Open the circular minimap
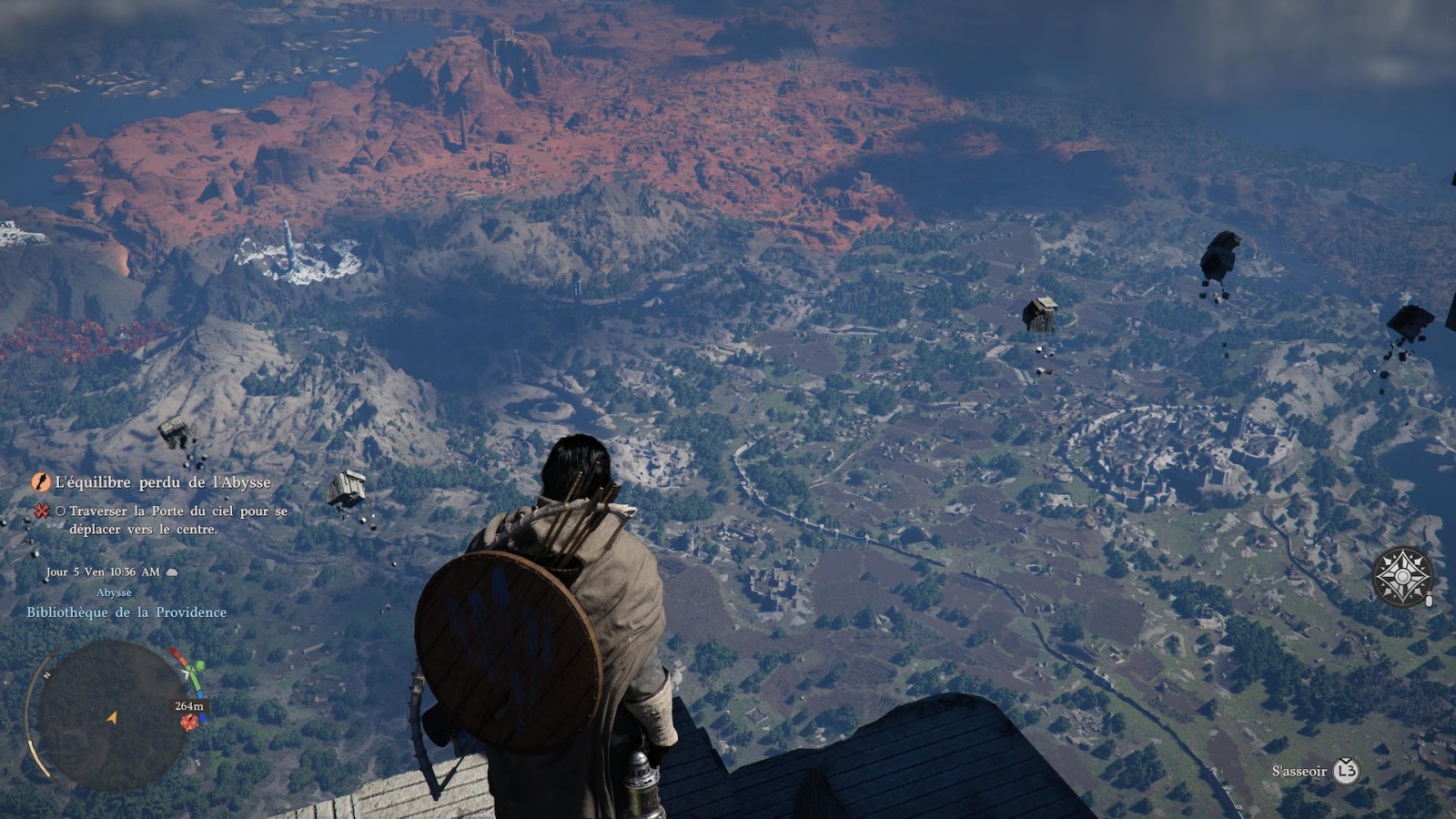 109,715
